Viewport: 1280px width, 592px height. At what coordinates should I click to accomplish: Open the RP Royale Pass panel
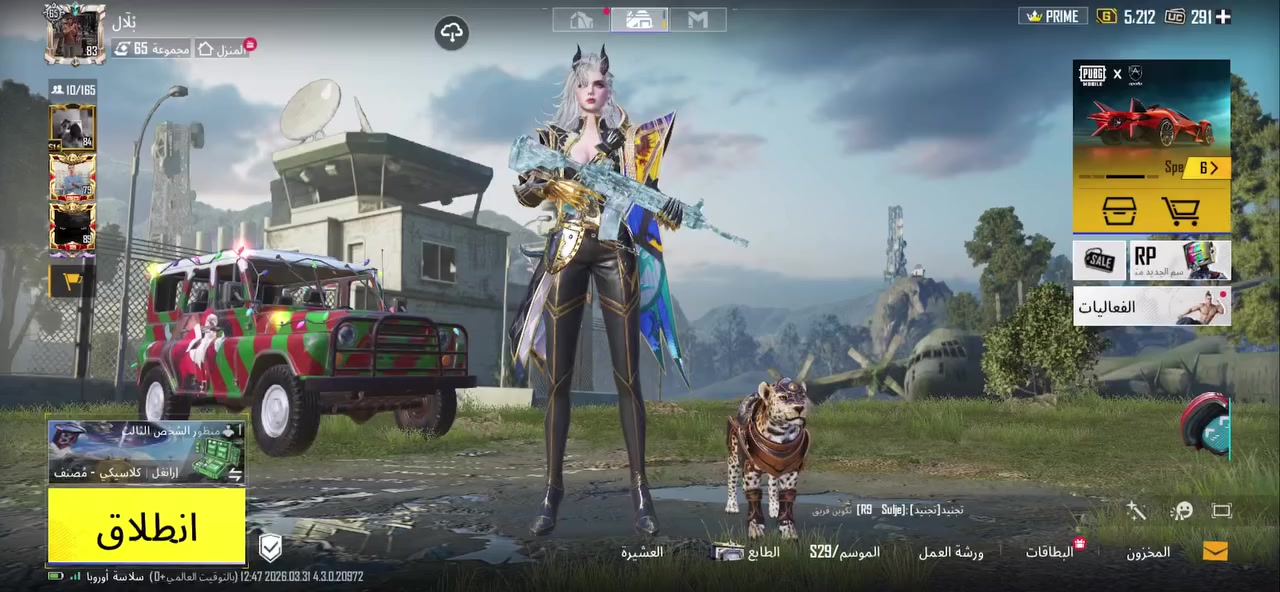point(1180,260)
